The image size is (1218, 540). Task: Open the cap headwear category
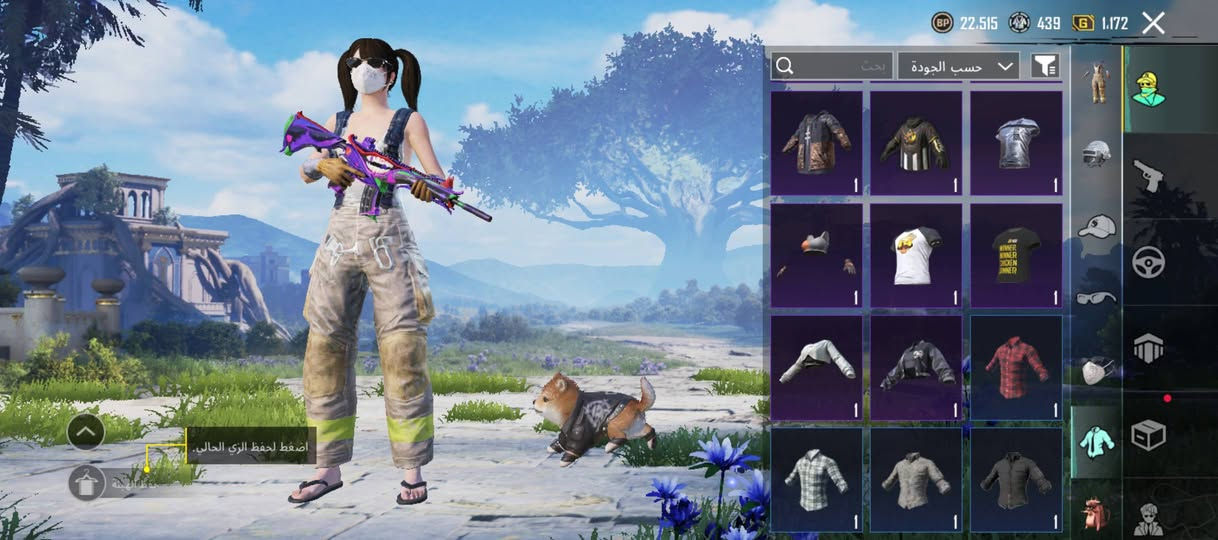pos(1097,226)
